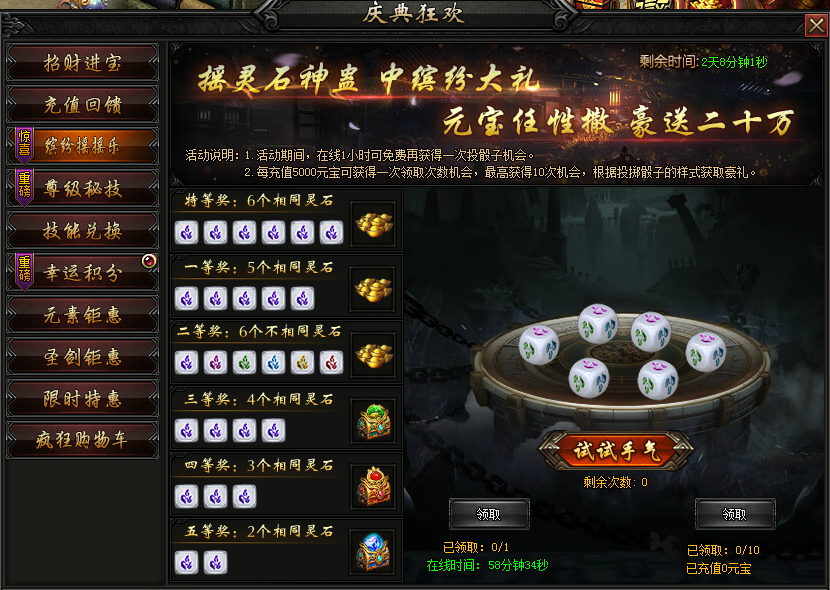The width and height of the screenshot is (830, 590).
Task: Open the 圣剑钜惠 tab
Action: (83, 356)
